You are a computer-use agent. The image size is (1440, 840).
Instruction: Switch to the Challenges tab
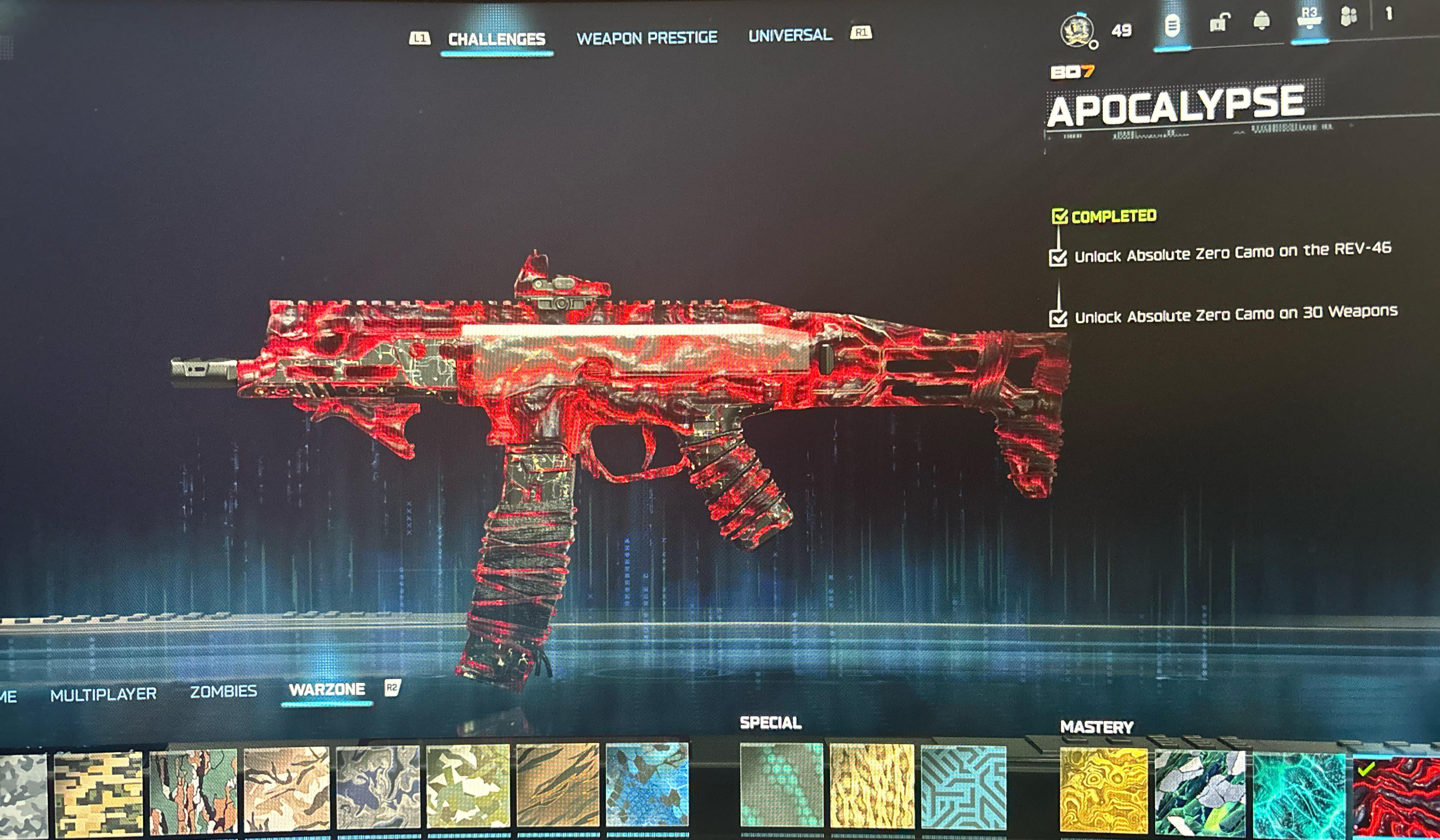(x=496, y=39)
